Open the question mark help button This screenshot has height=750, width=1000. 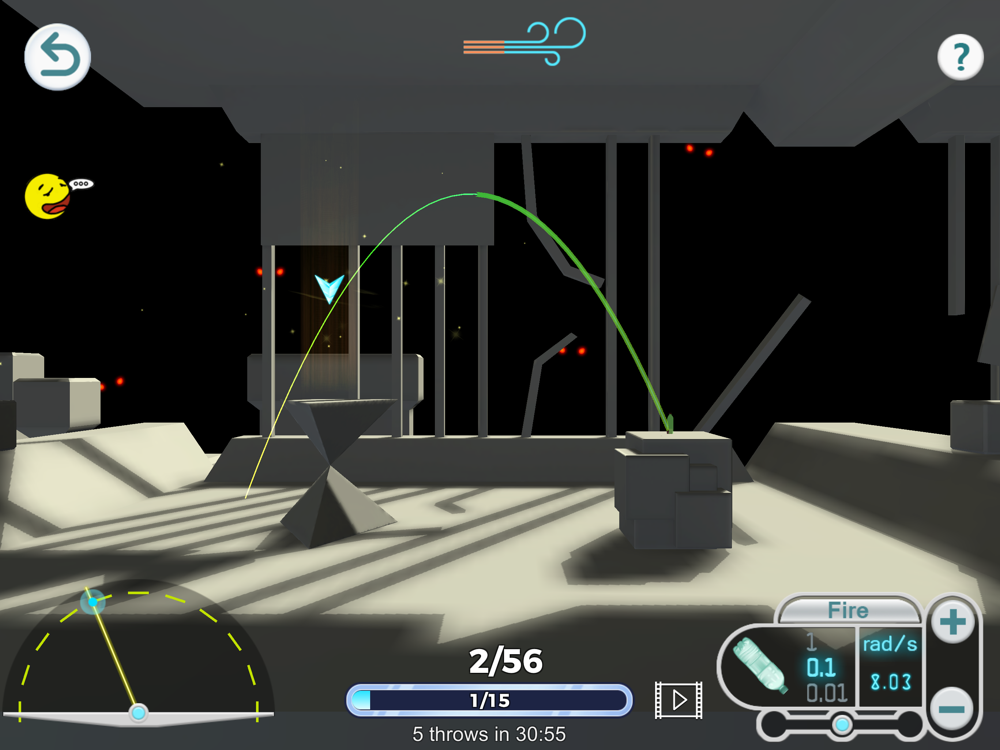coord(960,58)
